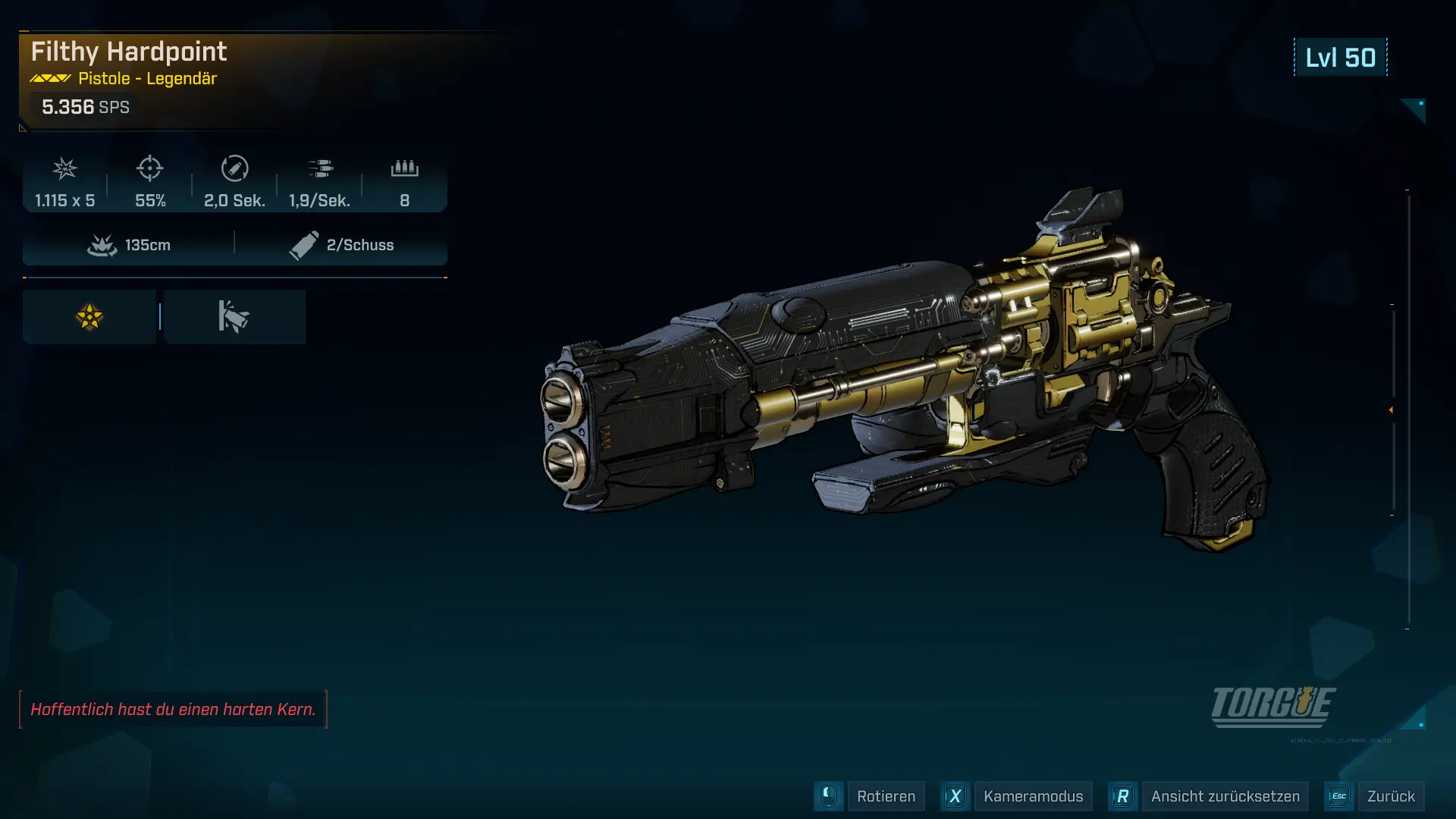1456x819 pixels.
Task: Click the X key prompt for Kameramodus
Action: pyautogui.click(x=955, y=796)
